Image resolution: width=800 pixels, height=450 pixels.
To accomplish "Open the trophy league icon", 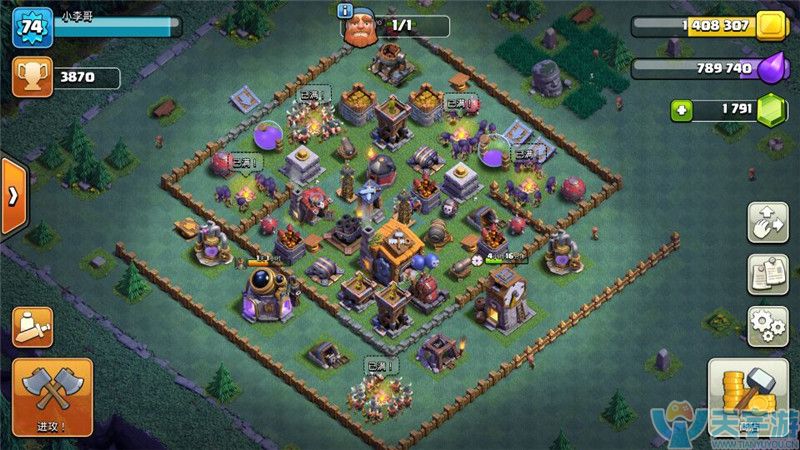I will (x=32, y=77).
